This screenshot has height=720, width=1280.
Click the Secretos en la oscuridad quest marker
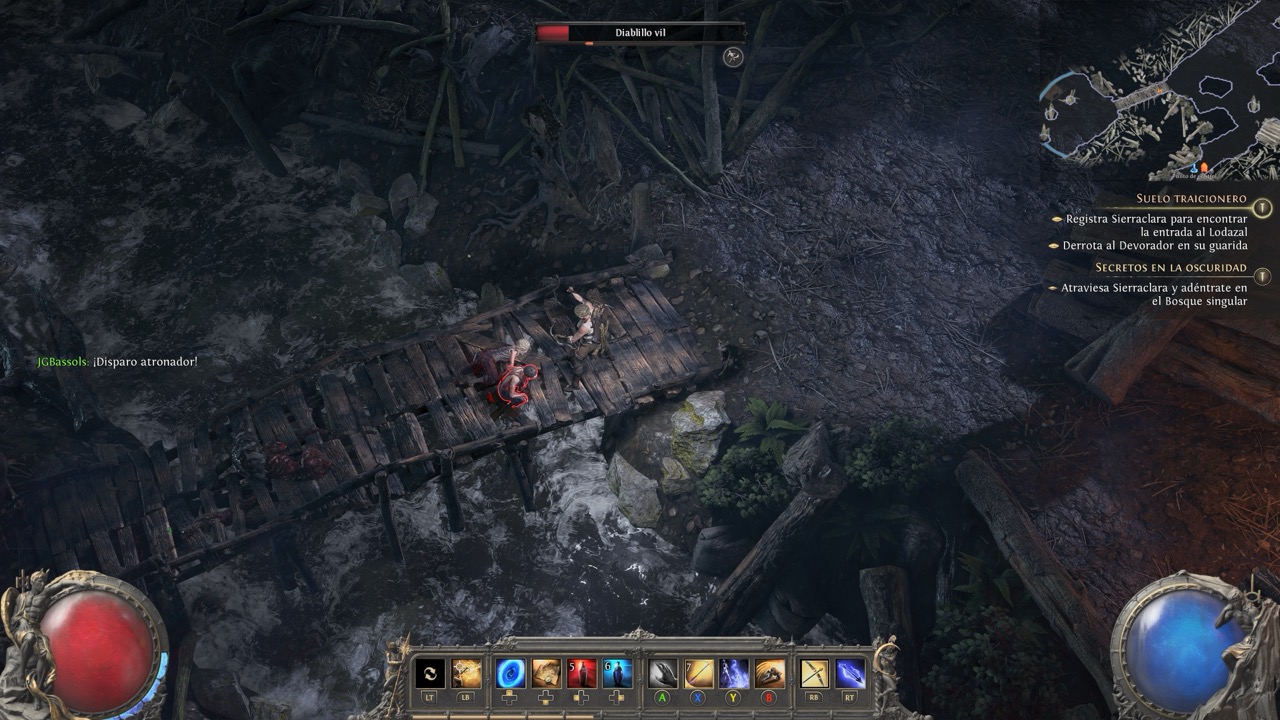[1263, 276]
